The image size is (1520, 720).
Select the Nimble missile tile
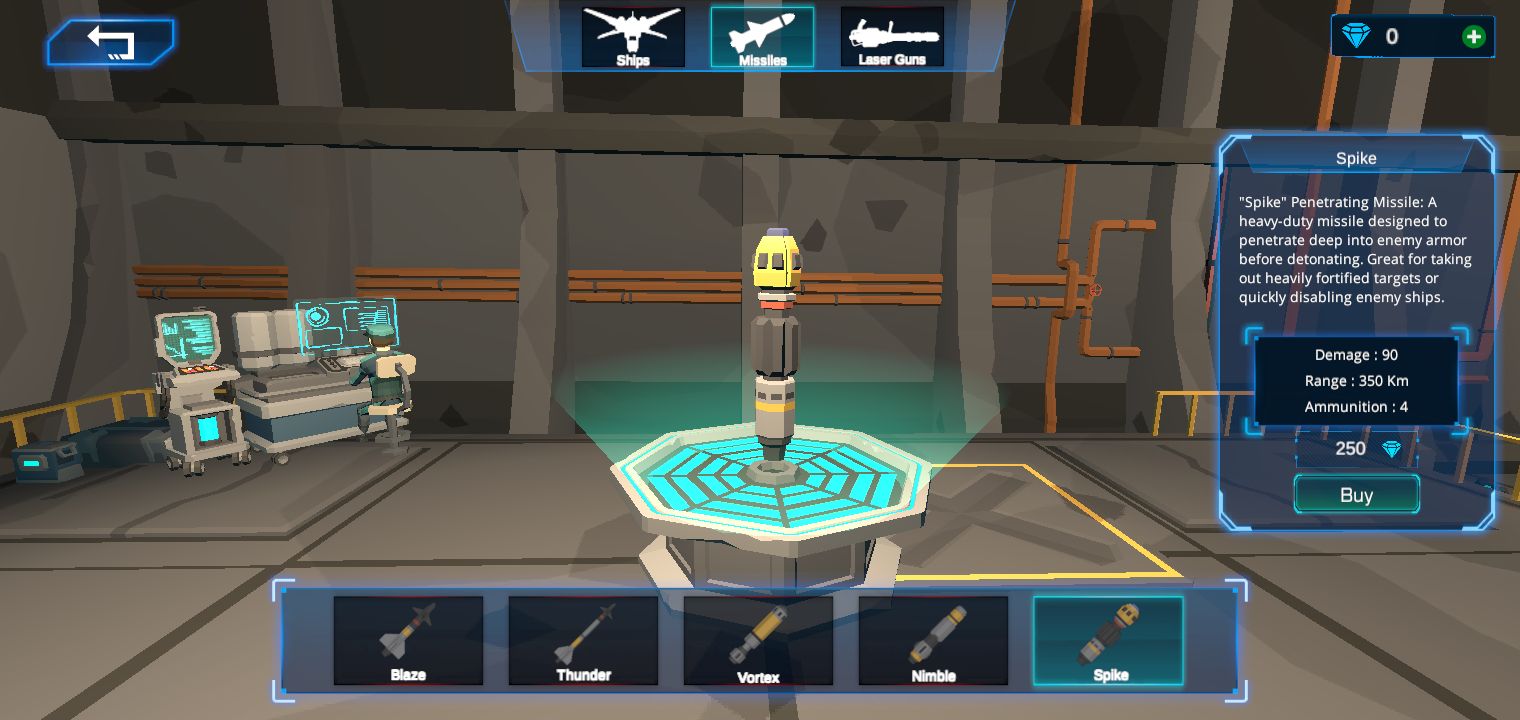pos(933,641)
